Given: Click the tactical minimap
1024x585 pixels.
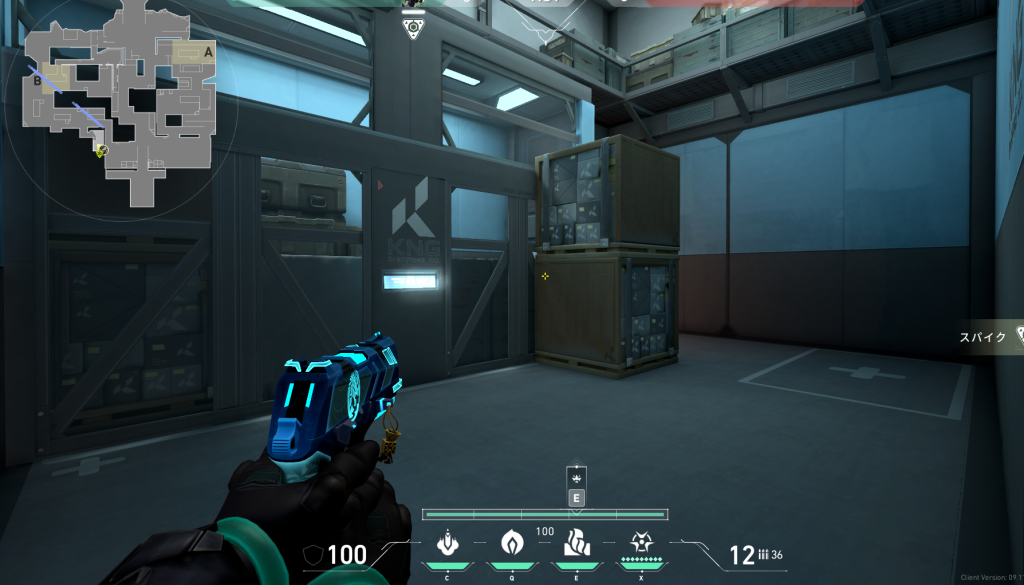Looking at the screenshot, I should [119, 101].
